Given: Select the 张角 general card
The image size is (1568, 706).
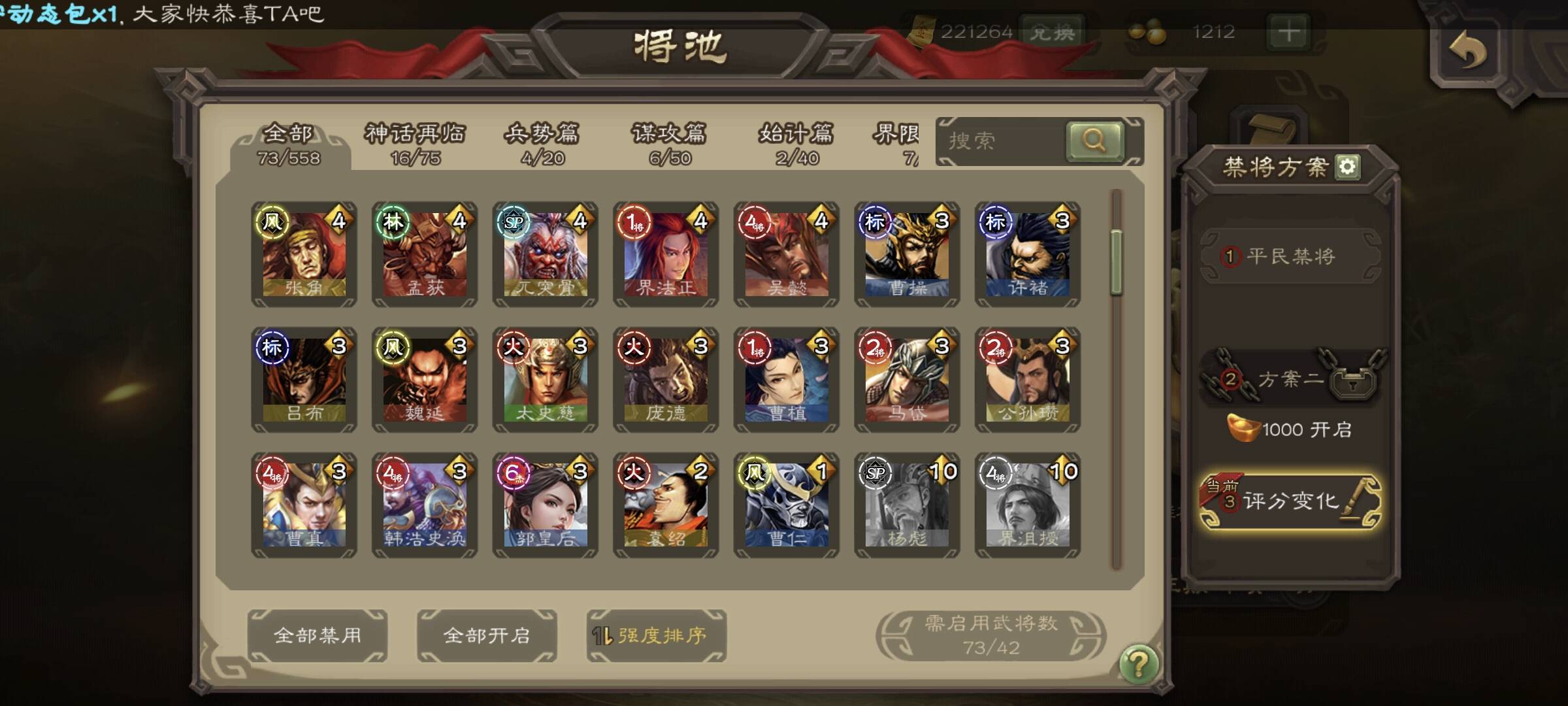Looking at the screenshot, I should (304, 254).
